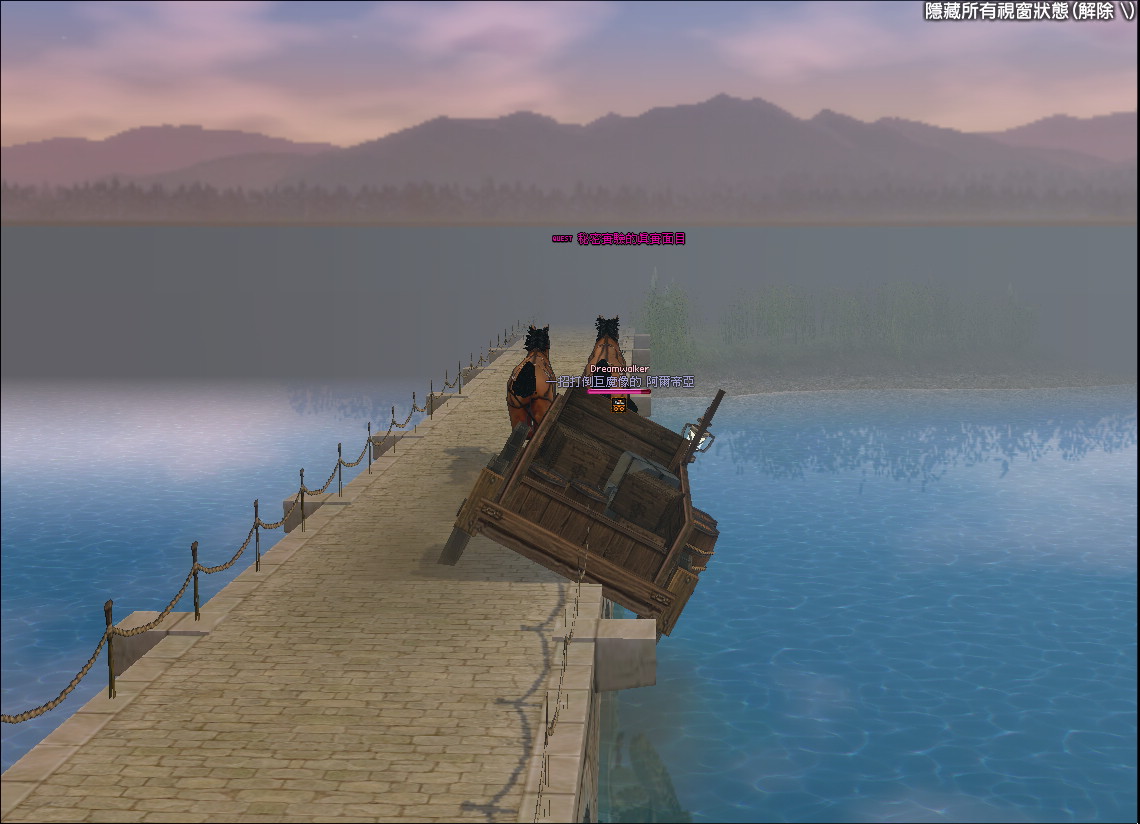Click the wagon status icon under nameplate

pyautogui.click(x=619, y=404)
